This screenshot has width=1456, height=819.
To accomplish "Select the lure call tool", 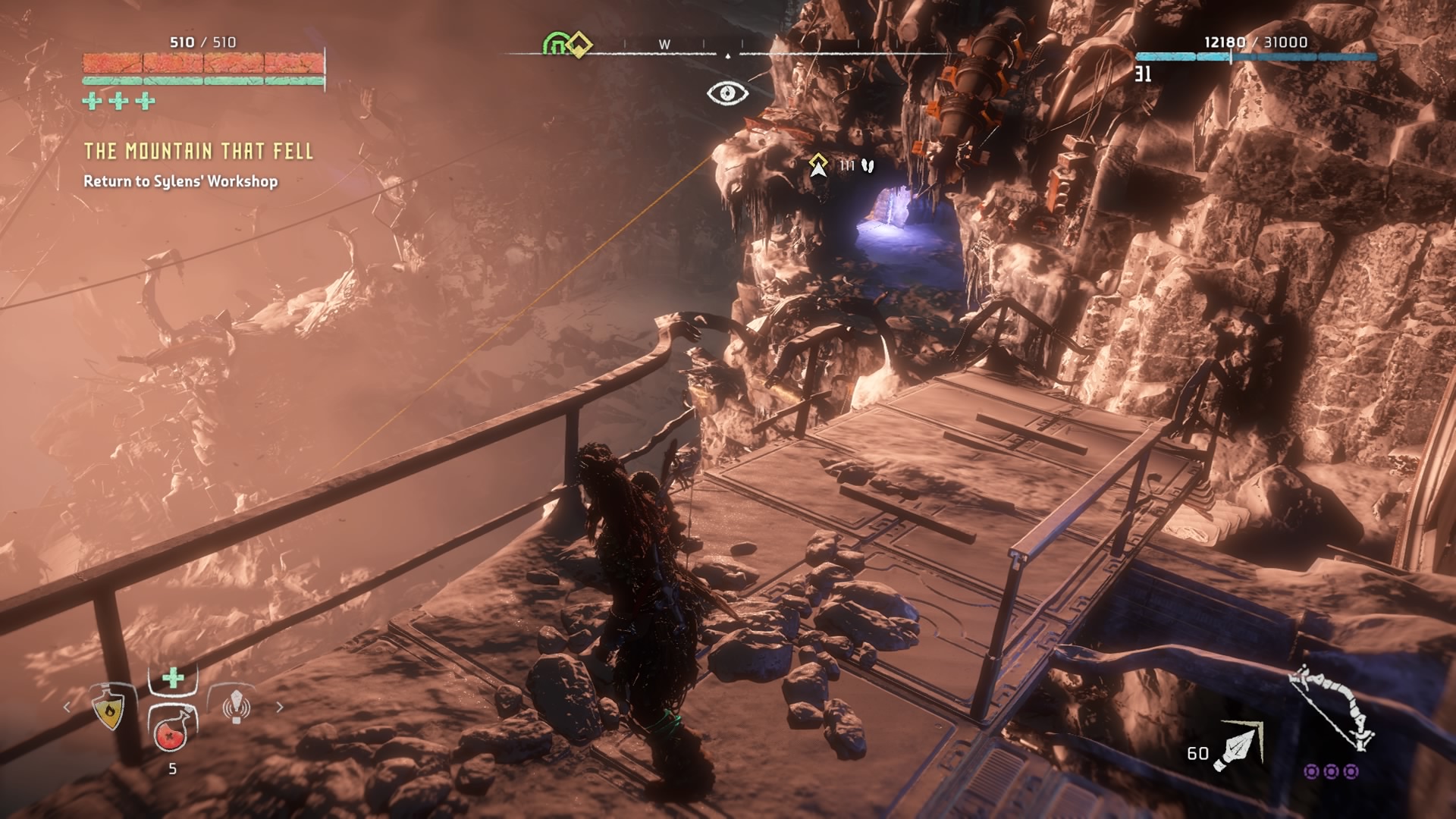I will tap(236, 706).
